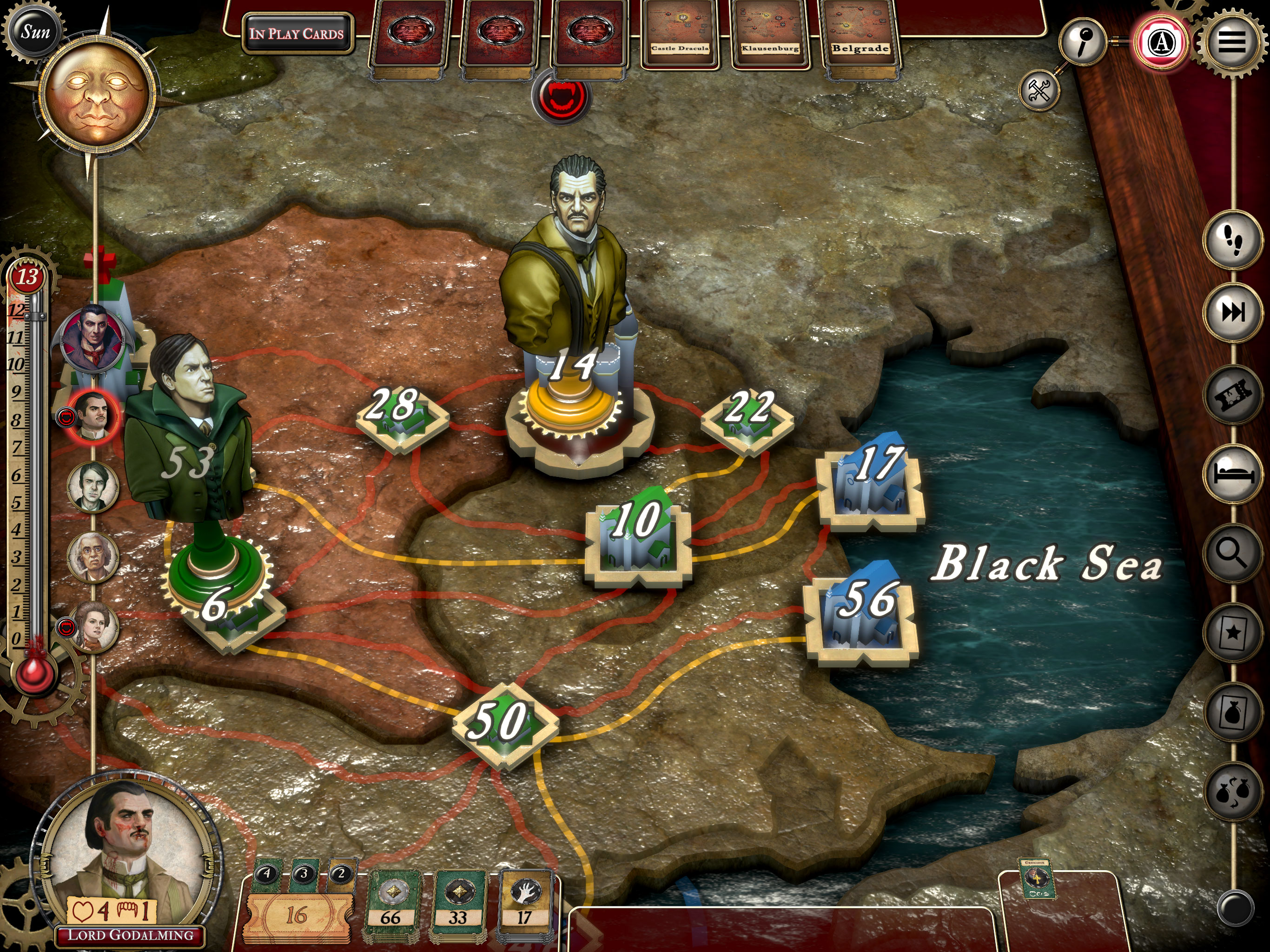Choose the bed rest action
The width and height of the screenshot is (1270, 952).
point(1233,473)
